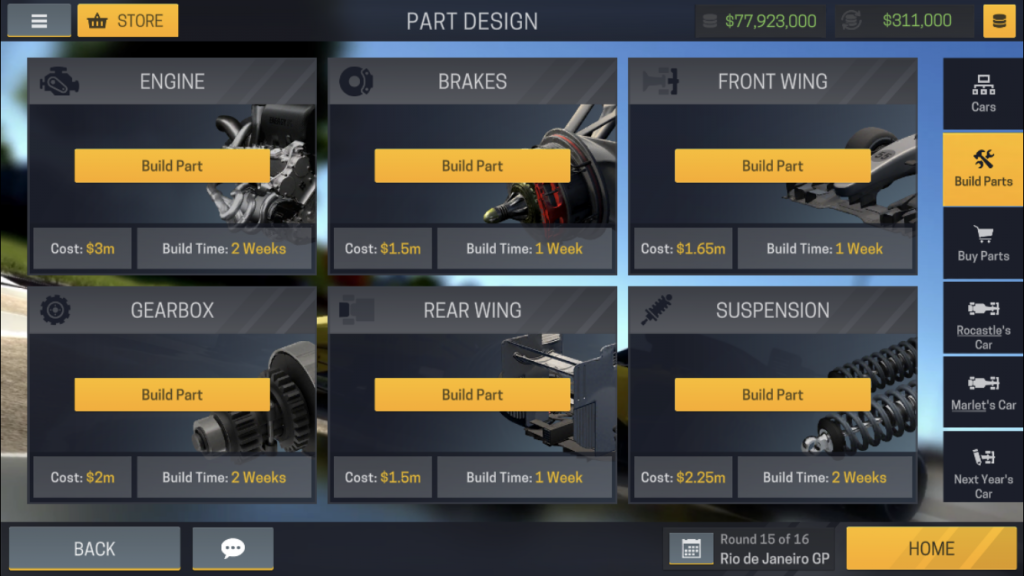
Task: Build the Rear Wing part
Action: 472,394
